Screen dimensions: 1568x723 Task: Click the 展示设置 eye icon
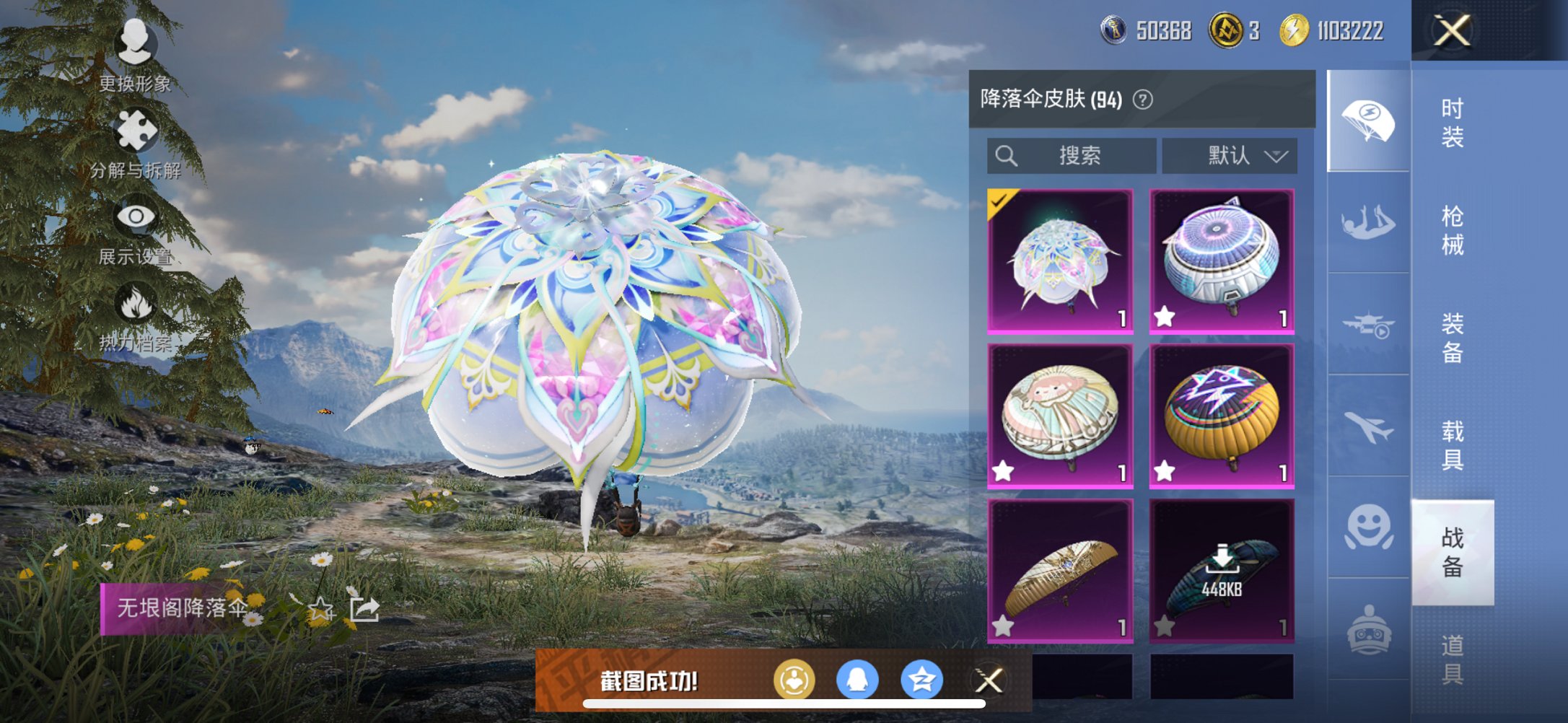pos(136,215)
